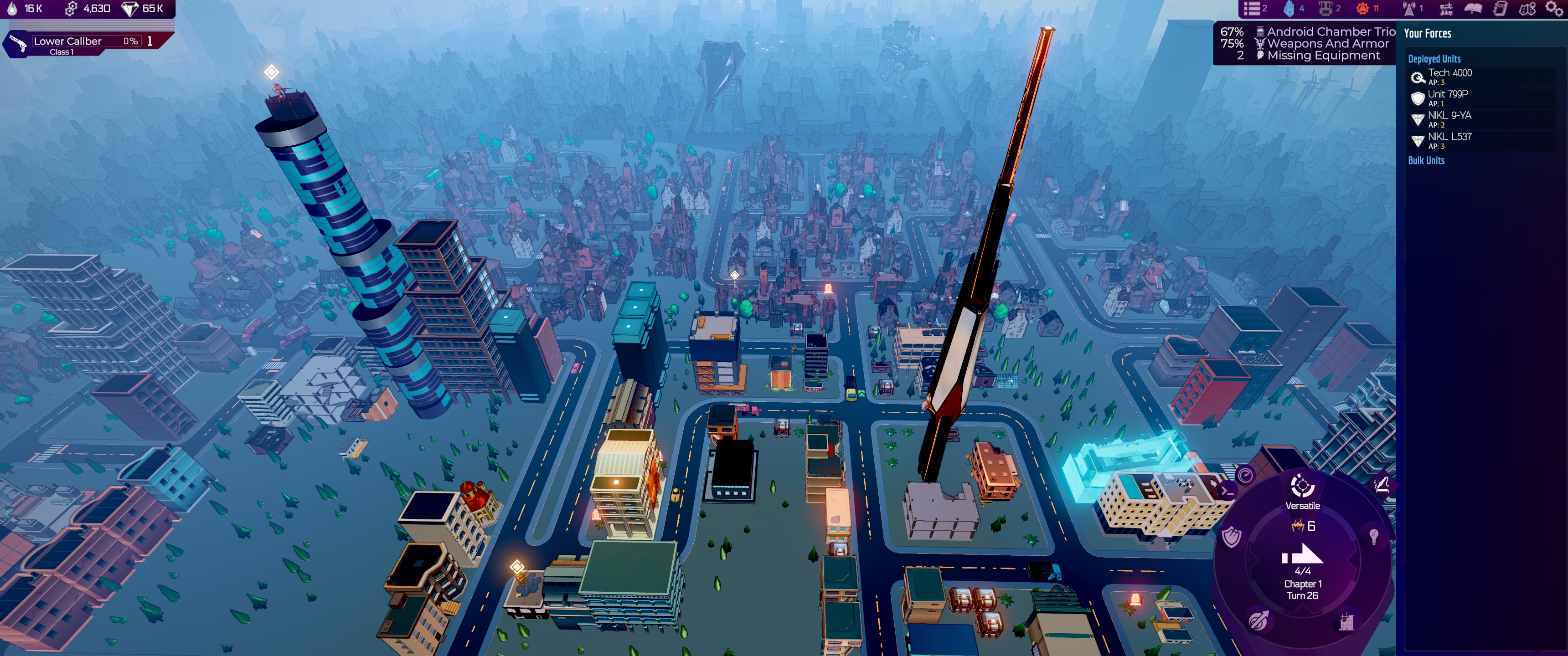Open the Lower Caliber research entry
This screenshot has height=656, width=1568.
pyautogui.click(x=79, y=43)
